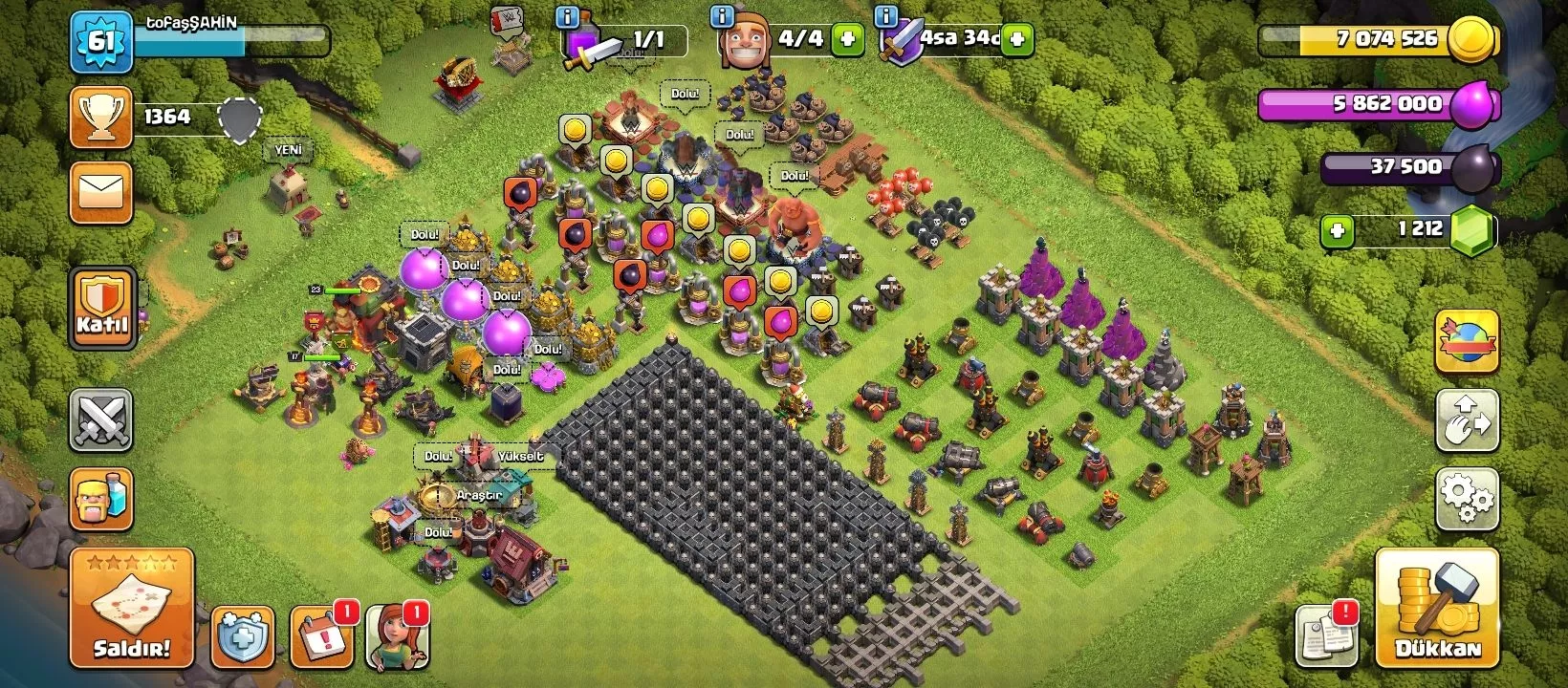Open the army barbarian and potion button
The height and width of the screenshot is (688, 1568).
[x=100, y=499]
